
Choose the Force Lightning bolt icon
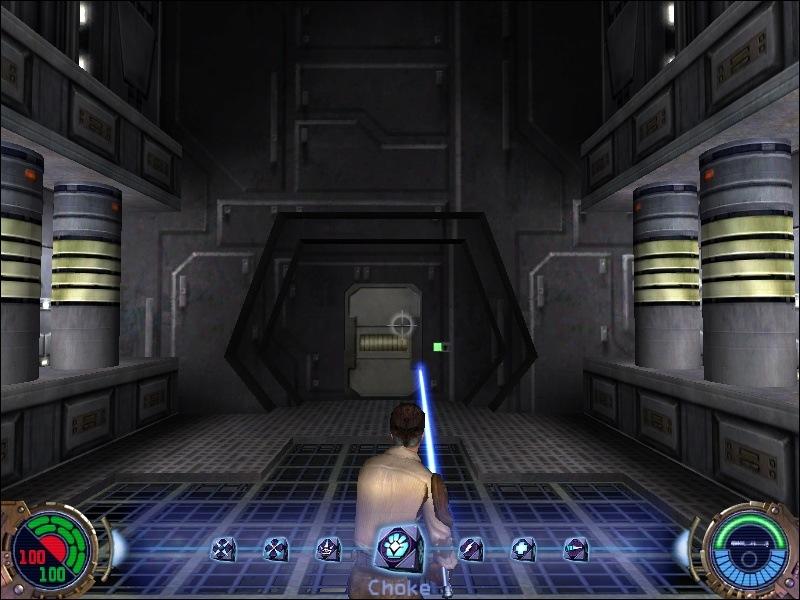(470, 549)
